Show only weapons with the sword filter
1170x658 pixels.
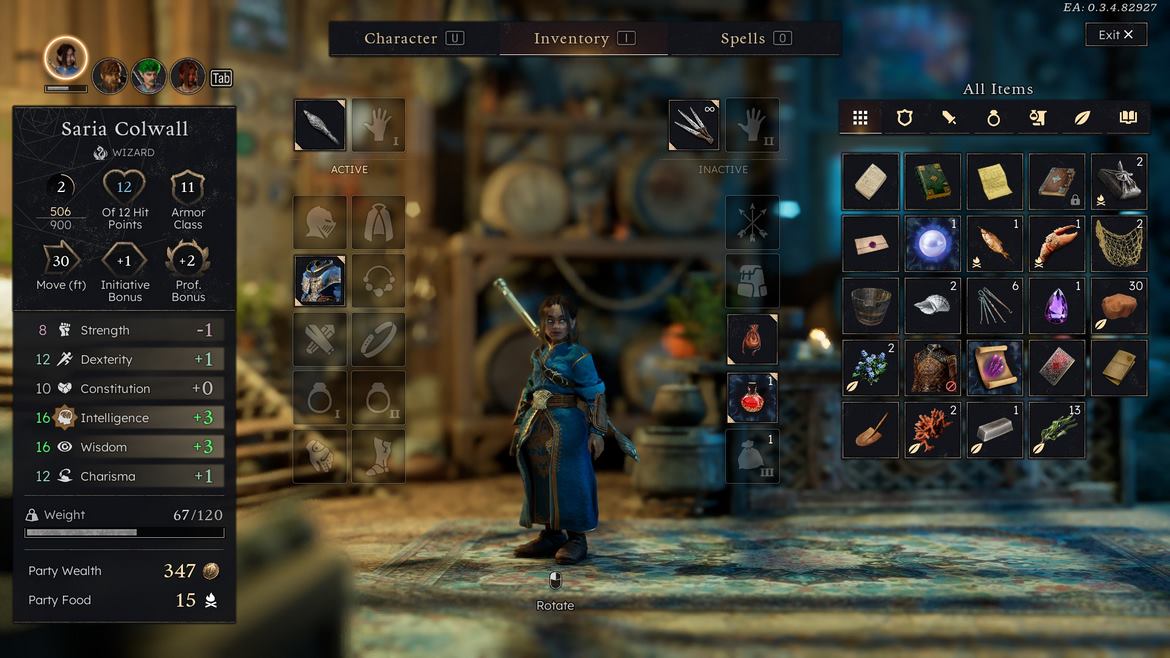coord(949,118)
